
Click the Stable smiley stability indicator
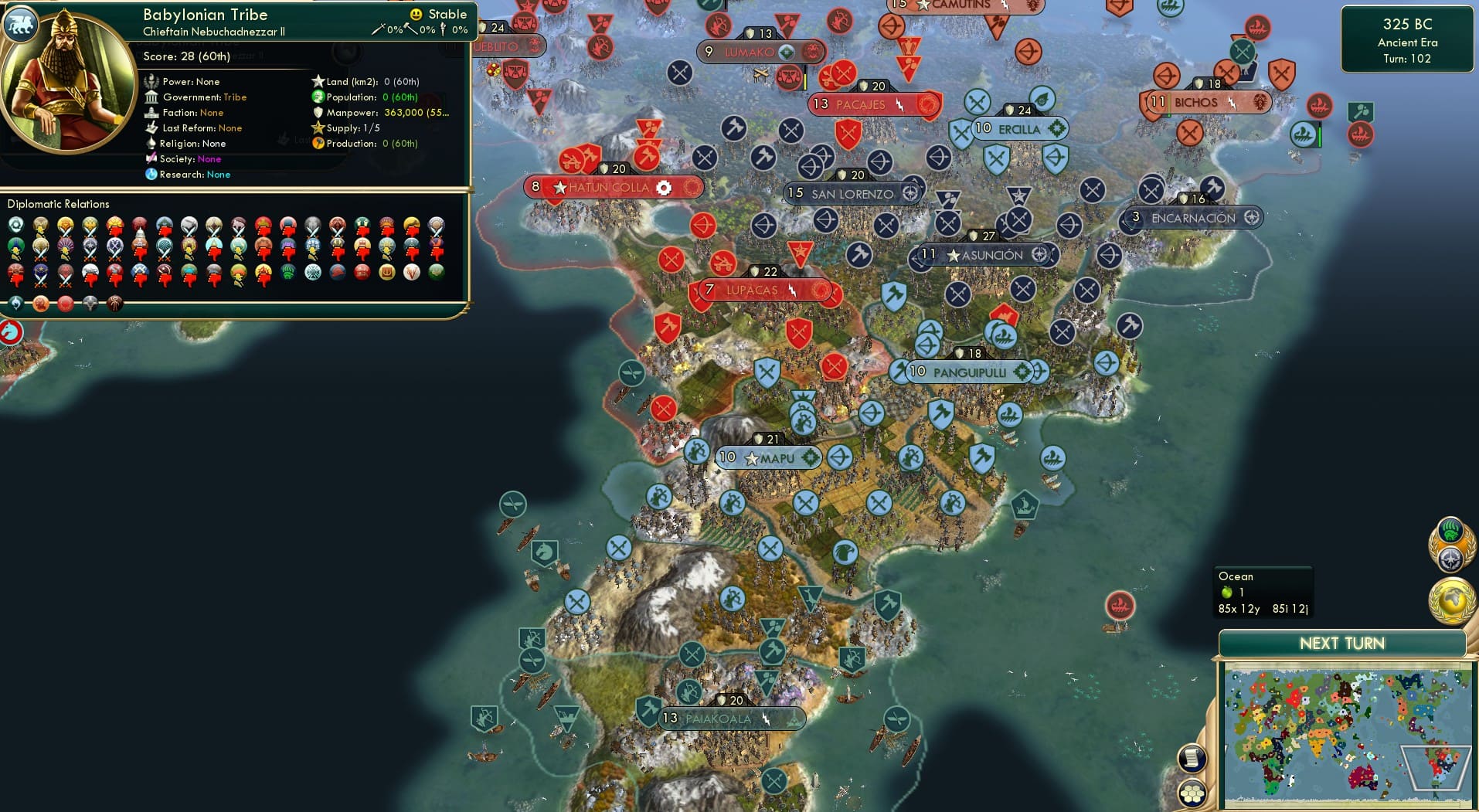(x=416, y=13)
